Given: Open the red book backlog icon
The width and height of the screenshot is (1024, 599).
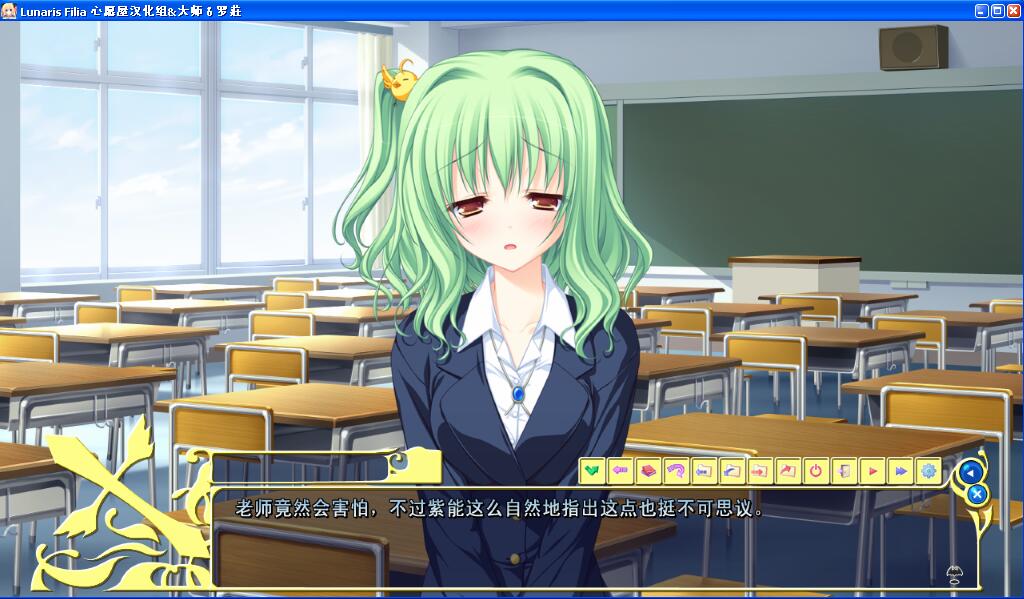Looking at the screenshot, I should [x=648, y=470].
